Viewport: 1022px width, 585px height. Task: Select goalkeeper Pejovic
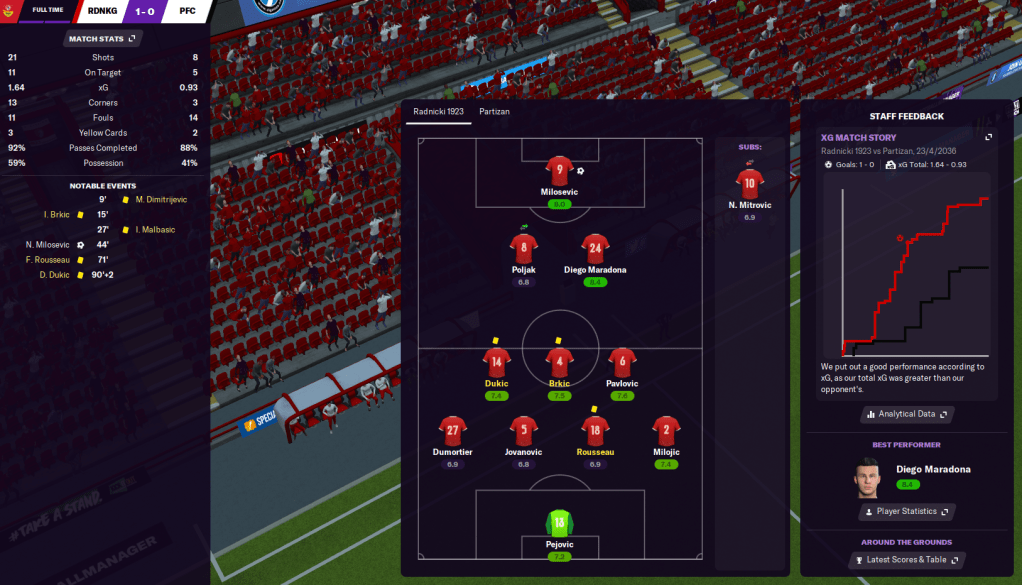559,523
